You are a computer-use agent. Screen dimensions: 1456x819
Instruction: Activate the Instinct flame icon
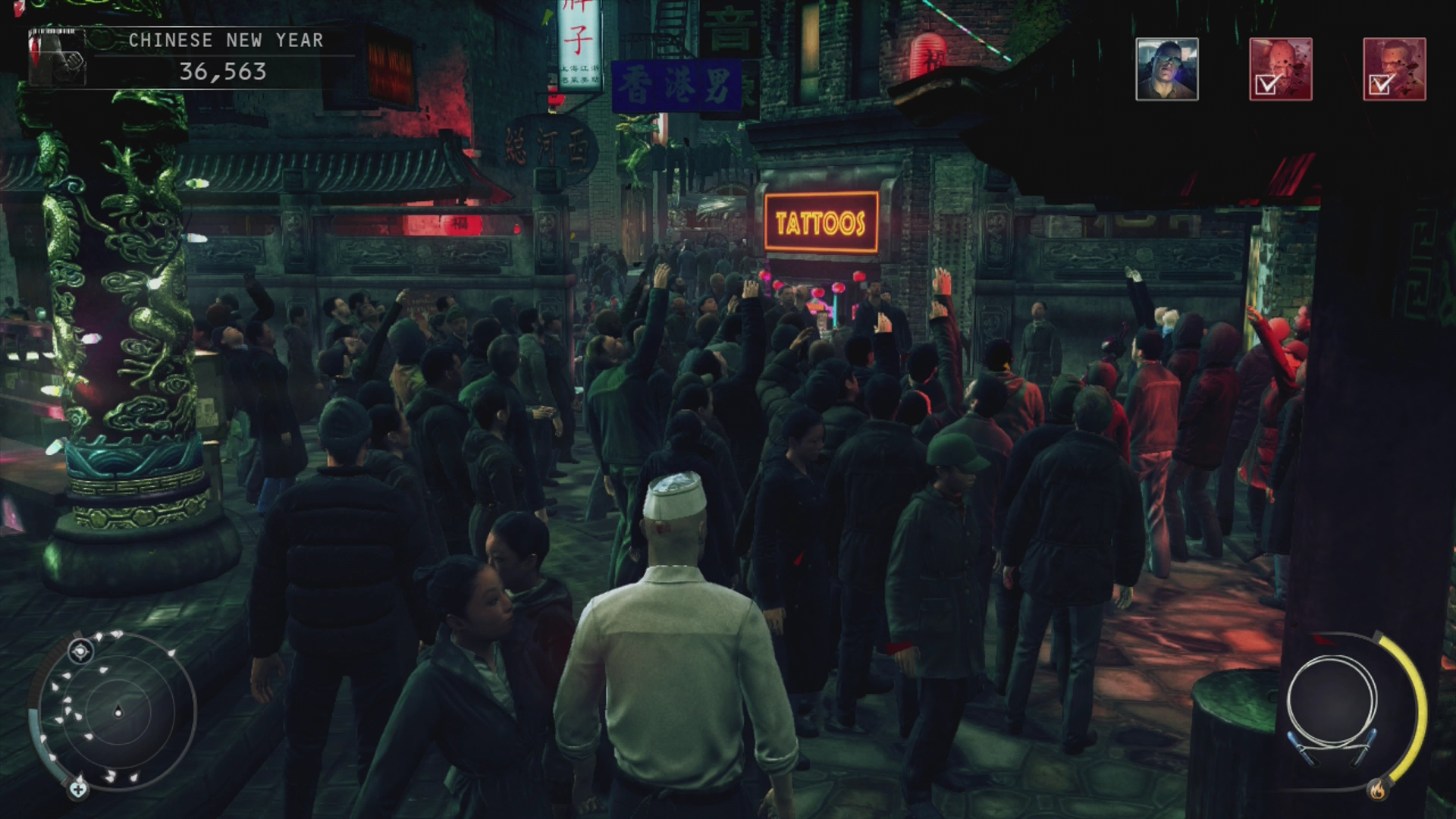1376,791
